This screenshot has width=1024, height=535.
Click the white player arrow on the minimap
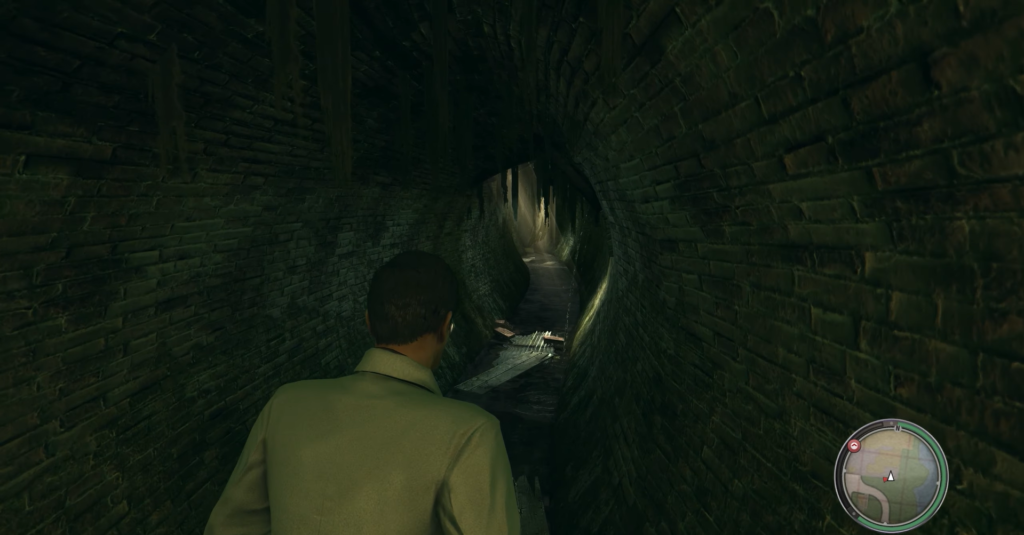tap(891, 476)
